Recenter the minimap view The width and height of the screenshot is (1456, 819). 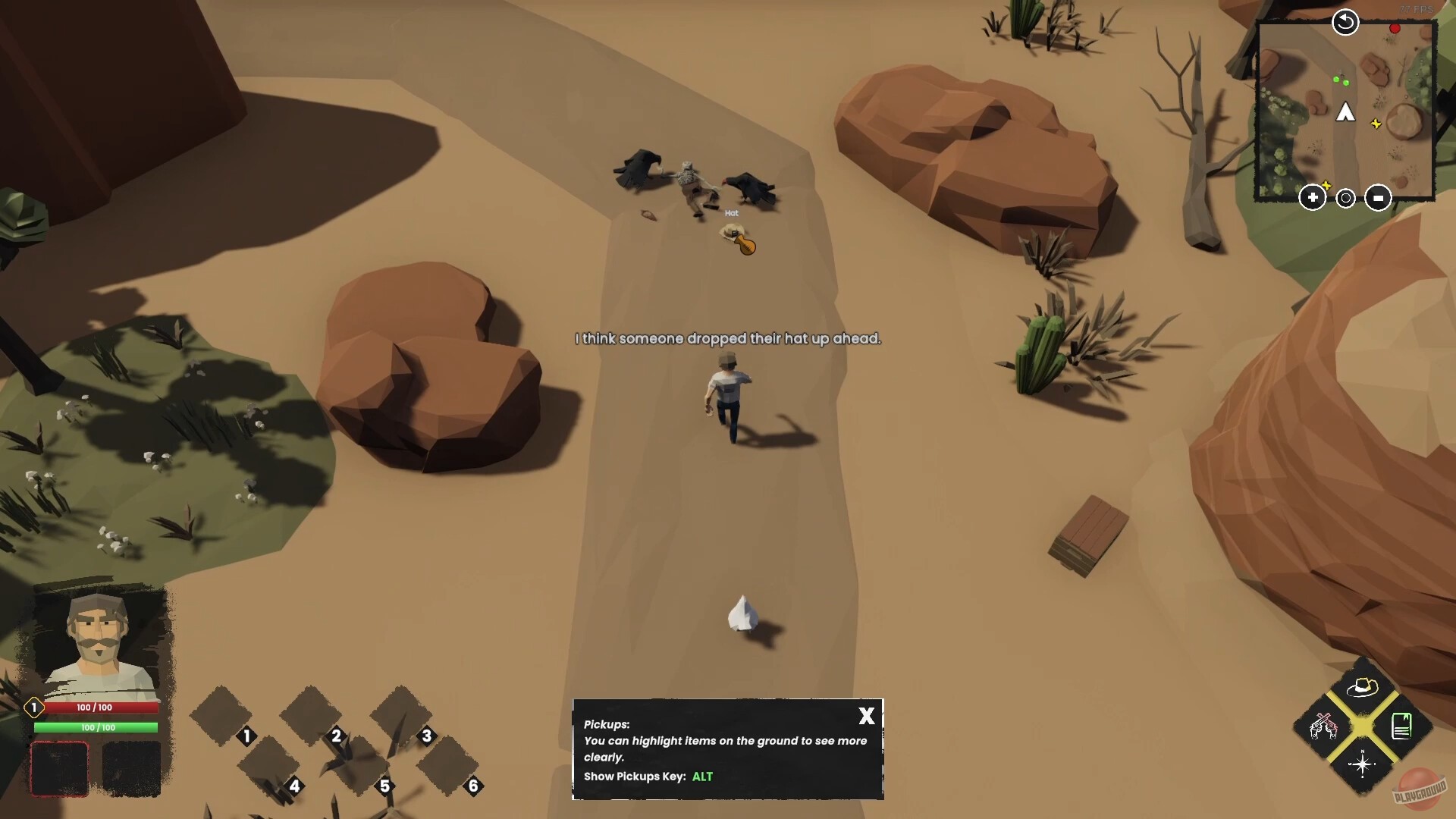(x=1346, y=198)
